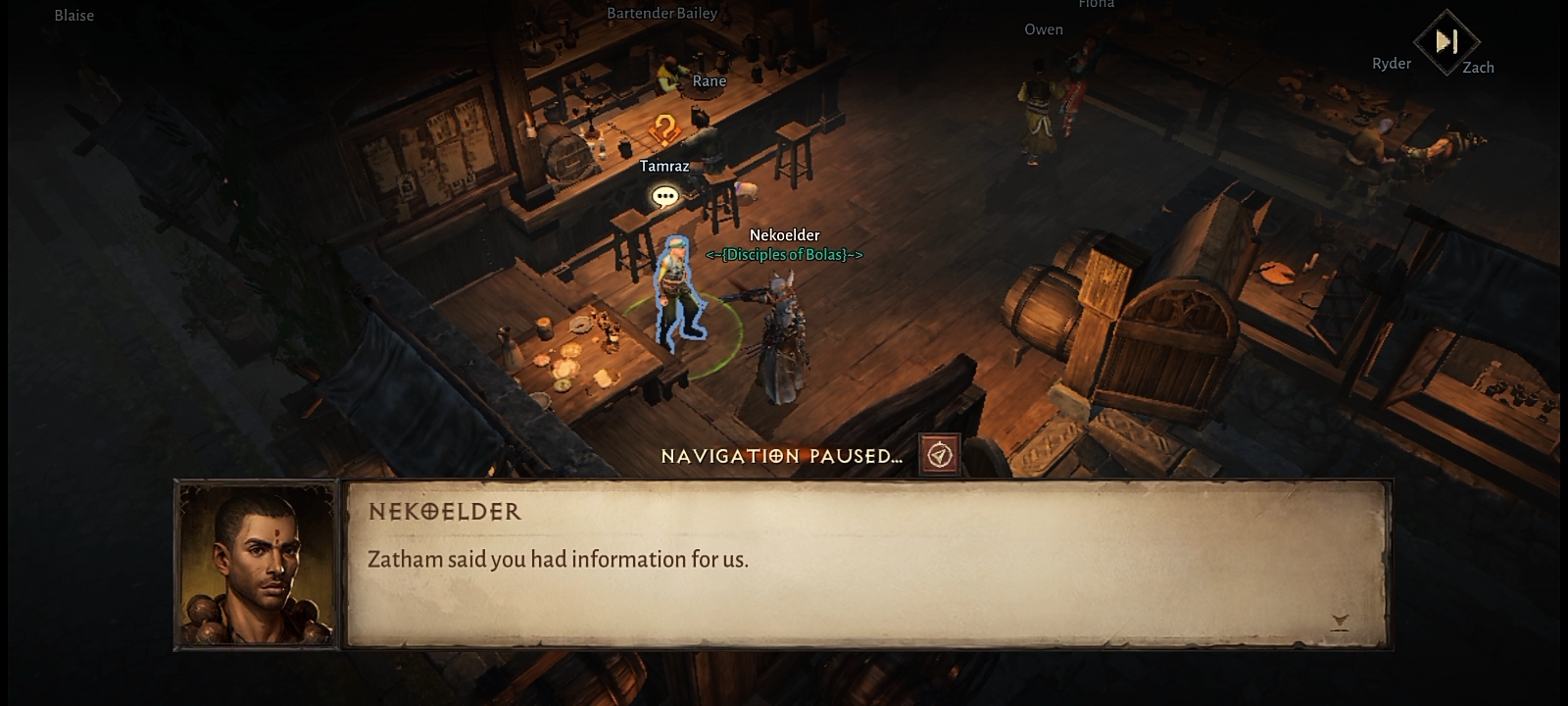Resume auto-navigation with the compass icon
The image size is (1568, 706).
click(x=939, y=455)
